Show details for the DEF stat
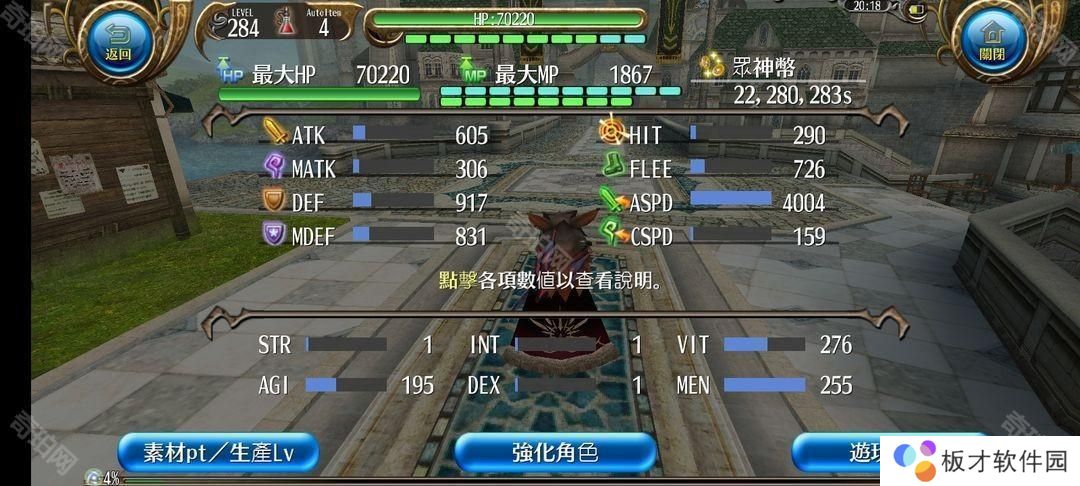This screenshot has height=486, width=1080. (375, 202)
